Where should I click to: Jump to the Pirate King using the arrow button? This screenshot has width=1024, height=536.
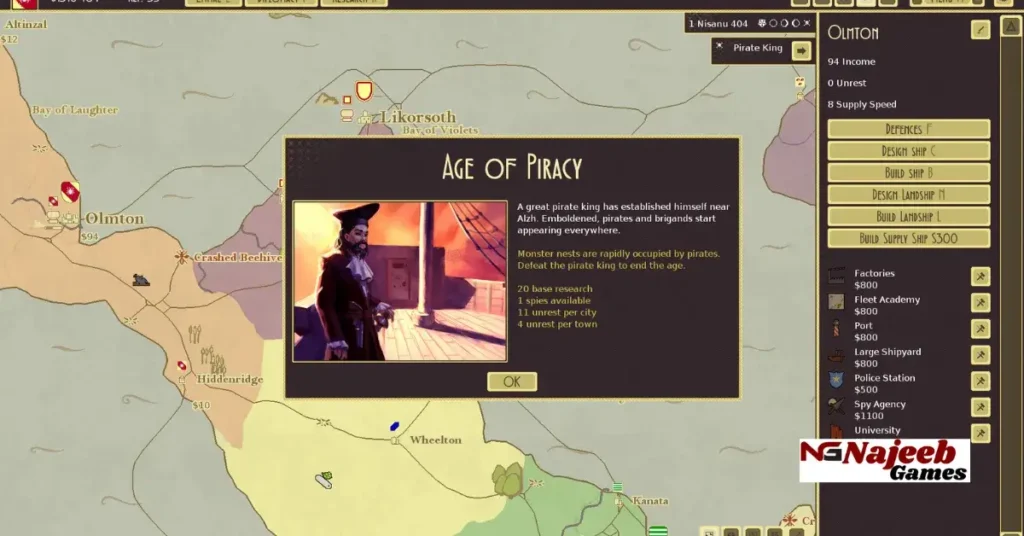coord(801,50)
